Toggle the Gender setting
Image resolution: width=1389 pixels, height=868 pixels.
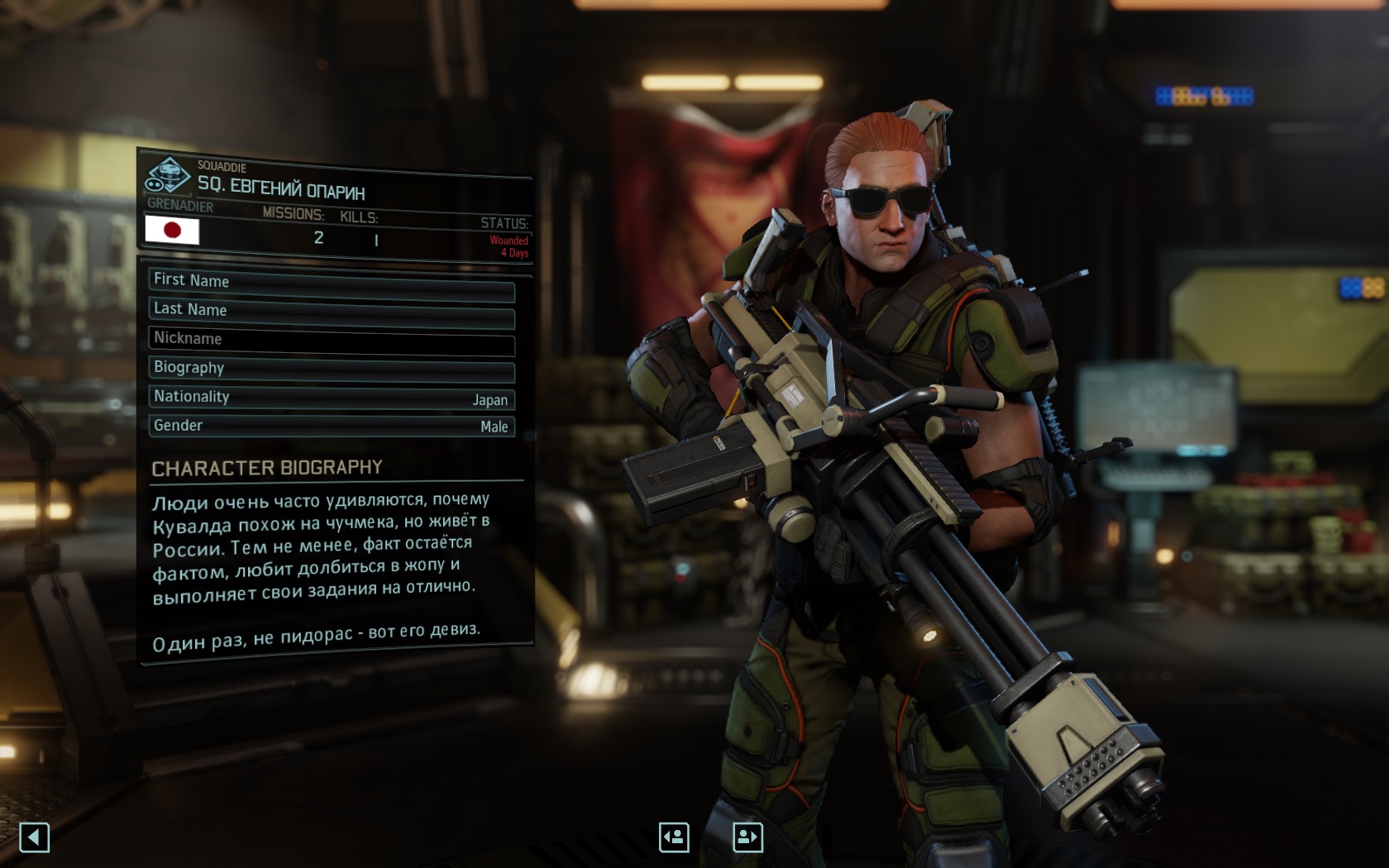click(x=332, y=427)
